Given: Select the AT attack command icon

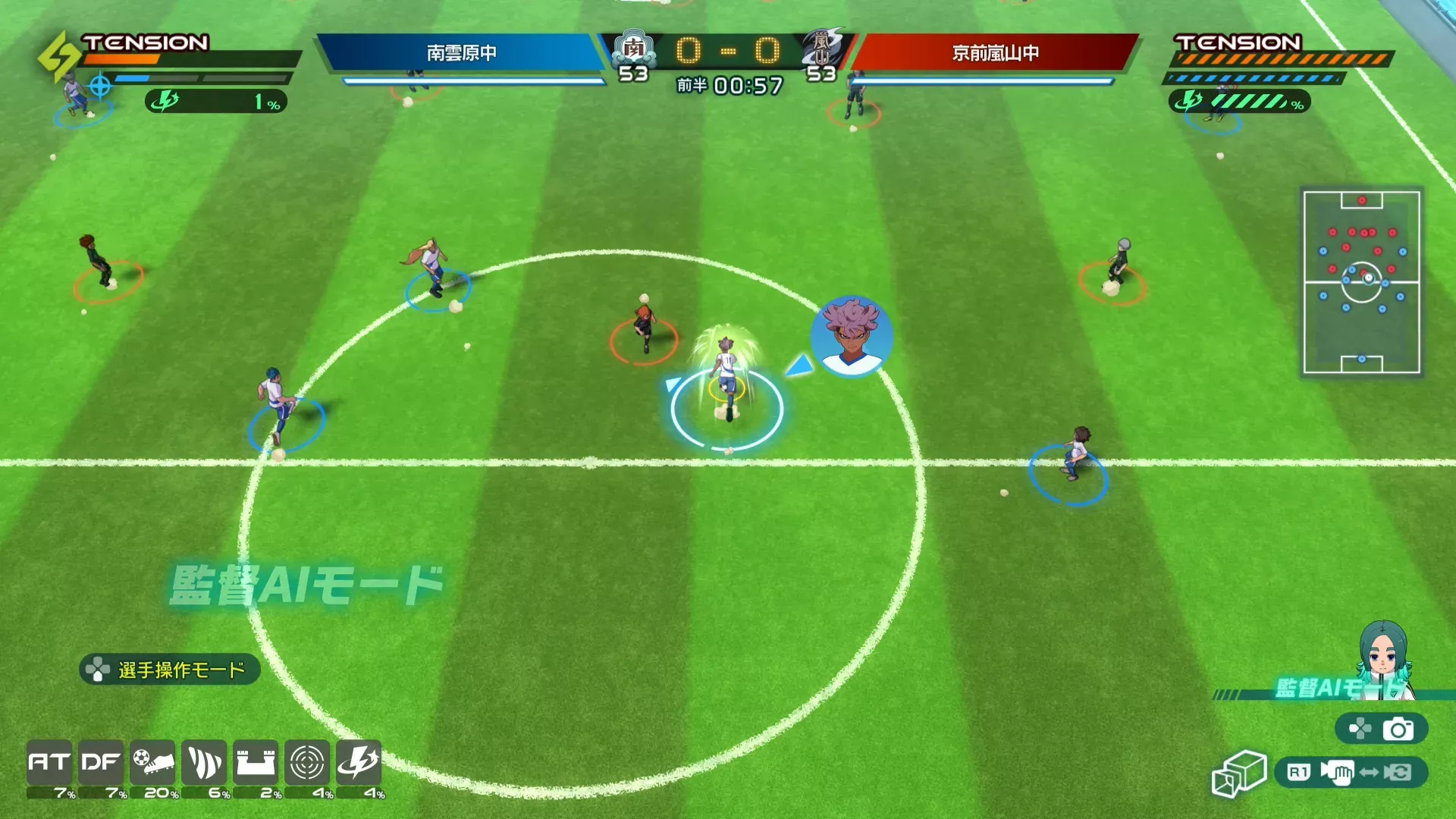Looking at the screenshot, I should [x=47, y=764].
